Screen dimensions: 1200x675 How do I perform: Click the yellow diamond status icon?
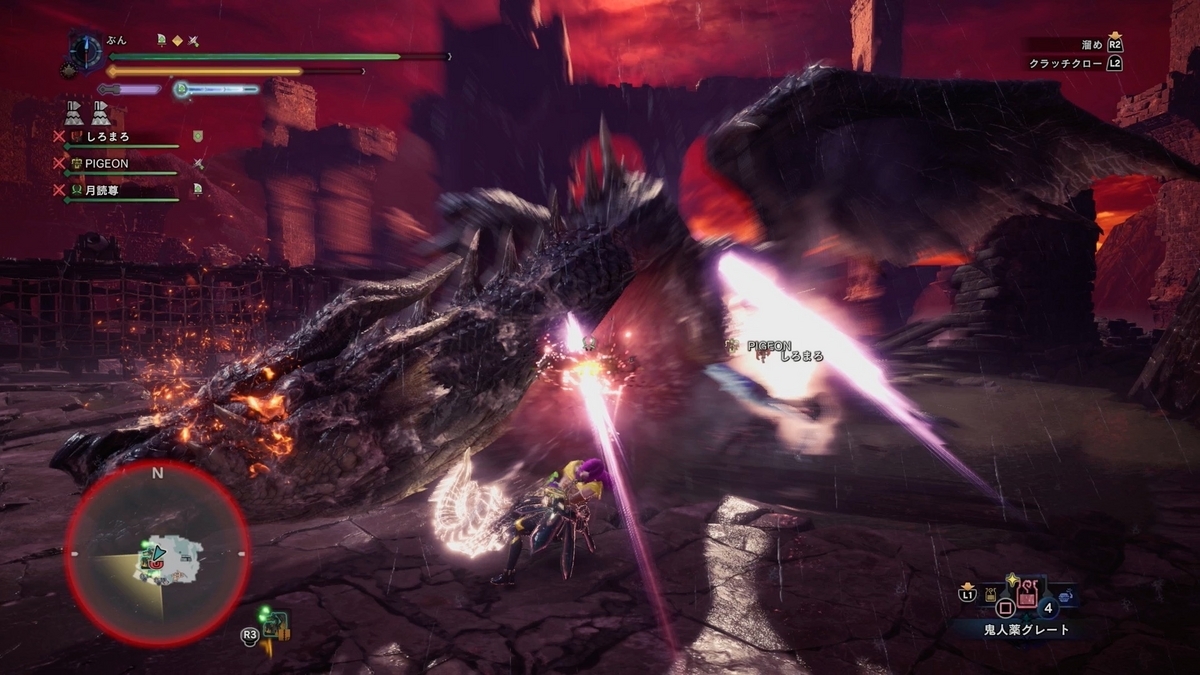pyautogui.click(x=177, y=40)
